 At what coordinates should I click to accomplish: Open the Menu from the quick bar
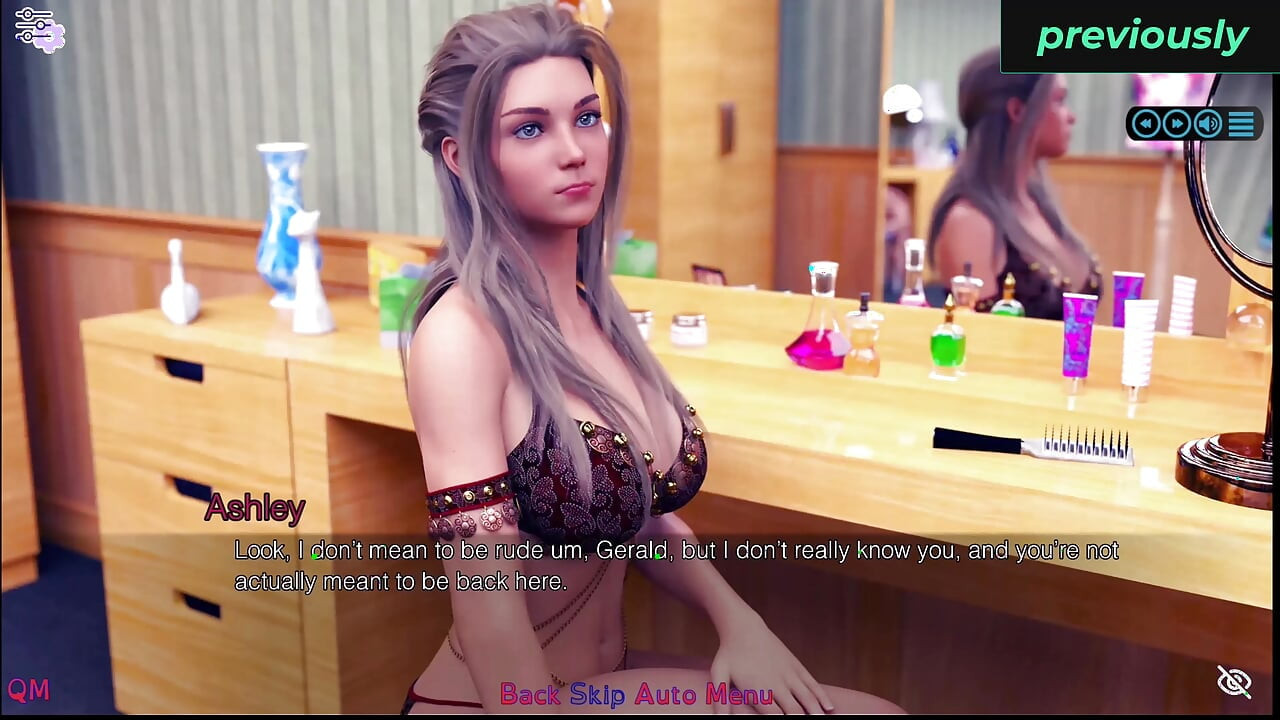(x=739, y=694)
